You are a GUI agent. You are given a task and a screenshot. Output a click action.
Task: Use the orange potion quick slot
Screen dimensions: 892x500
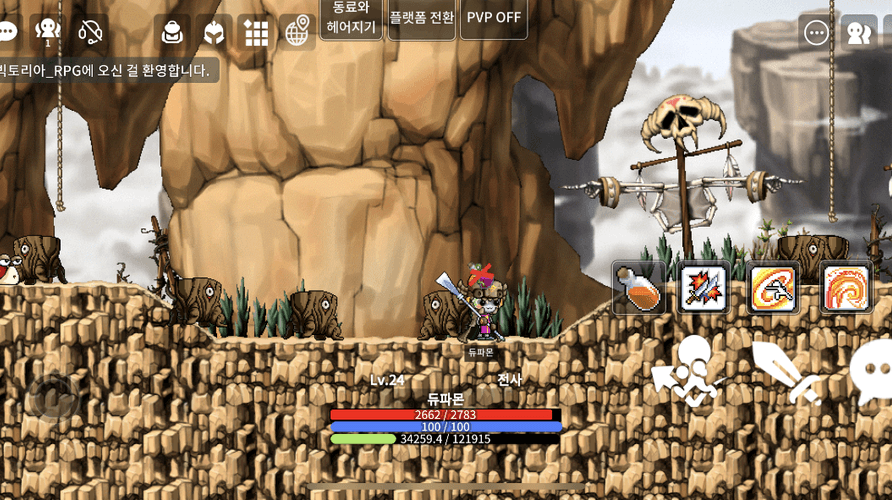(639, 288)
